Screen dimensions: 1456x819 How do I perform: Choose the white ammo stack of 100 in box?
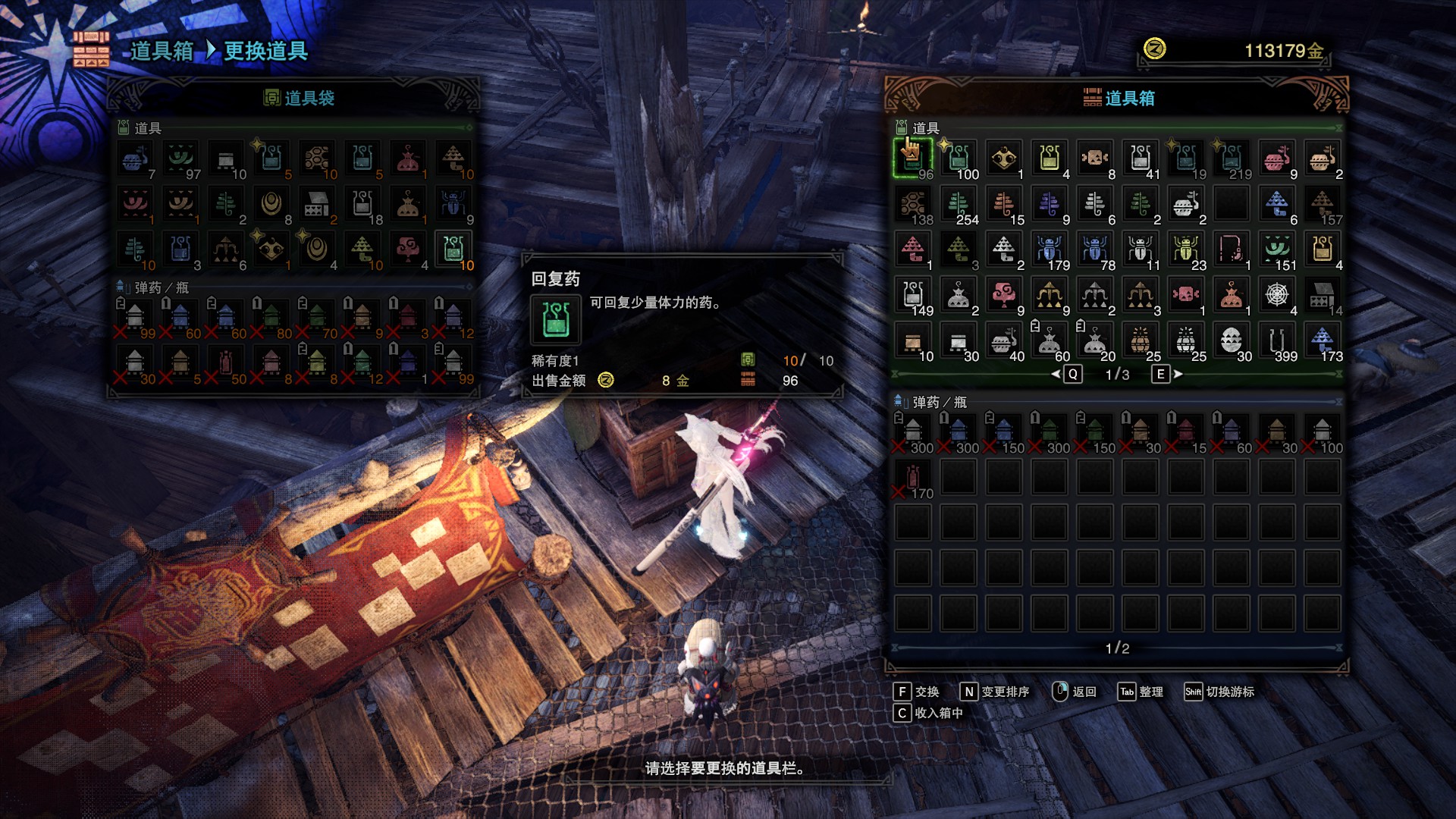[x=1323, y=432]
